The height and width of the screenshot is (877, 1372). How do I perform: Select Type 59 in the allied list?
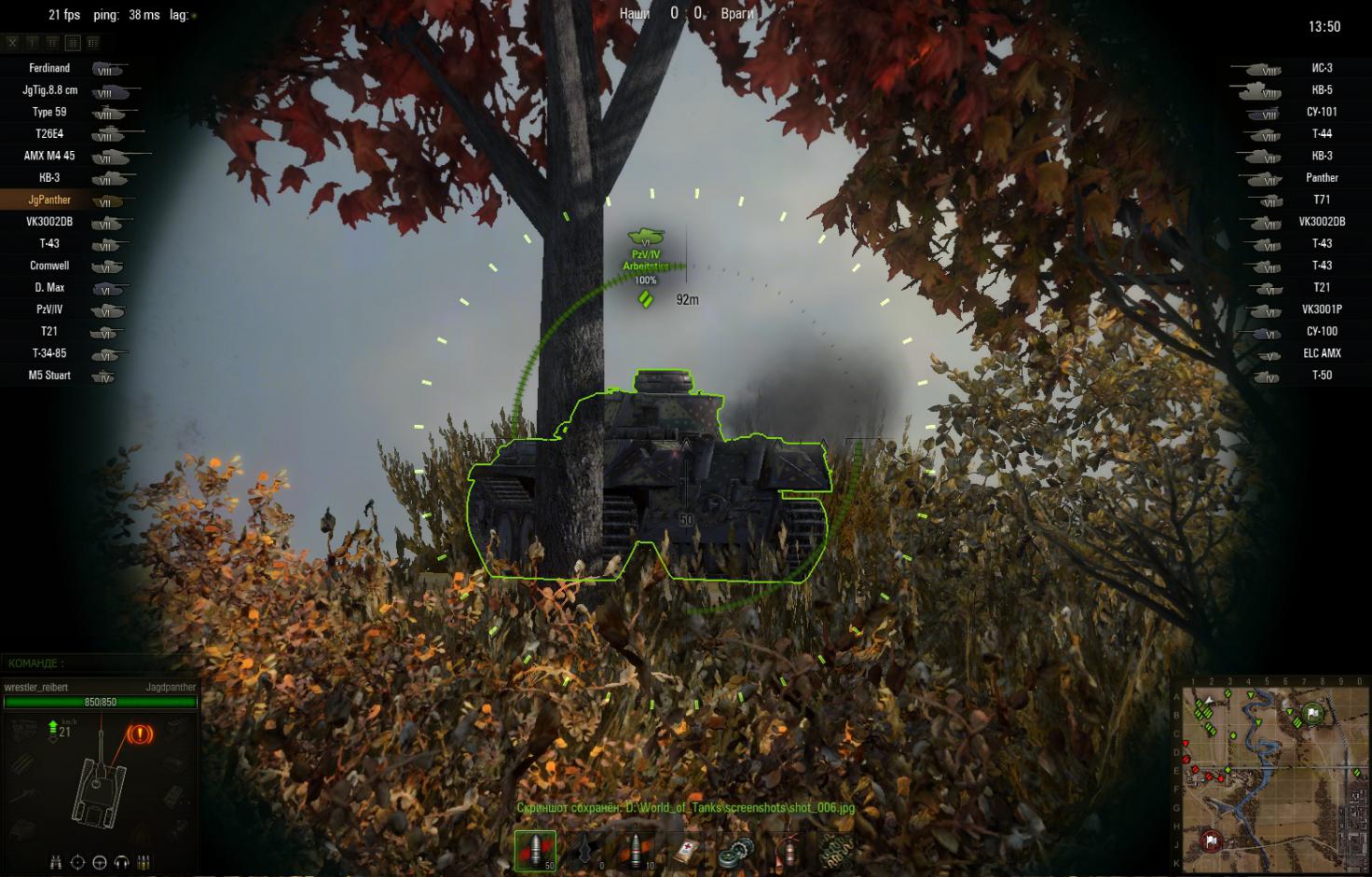[49, 112]
